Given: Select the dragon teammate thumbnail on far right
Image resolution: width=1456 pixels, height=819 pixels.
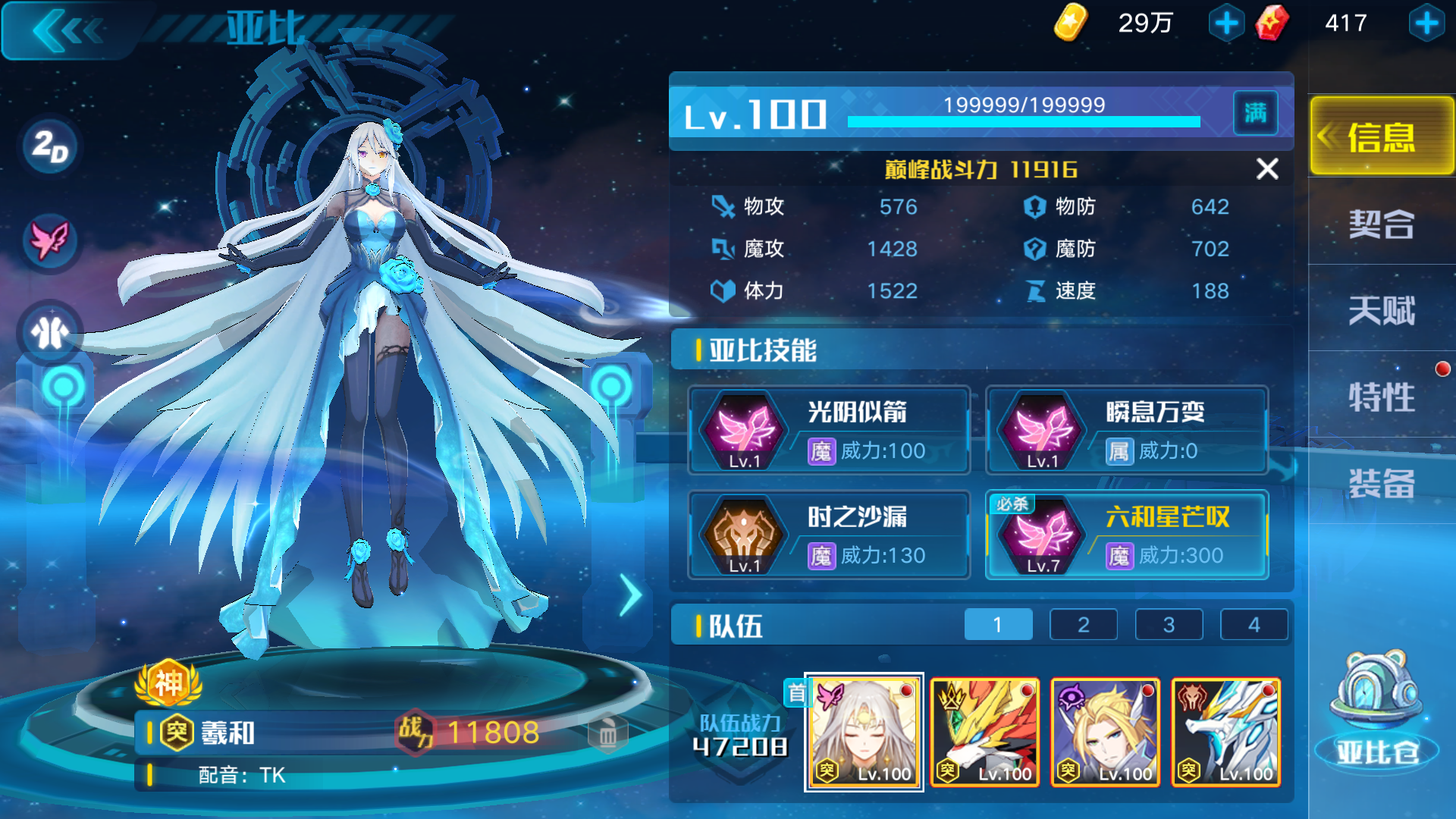Looking at the screenshot, I should coord(1225,732).
